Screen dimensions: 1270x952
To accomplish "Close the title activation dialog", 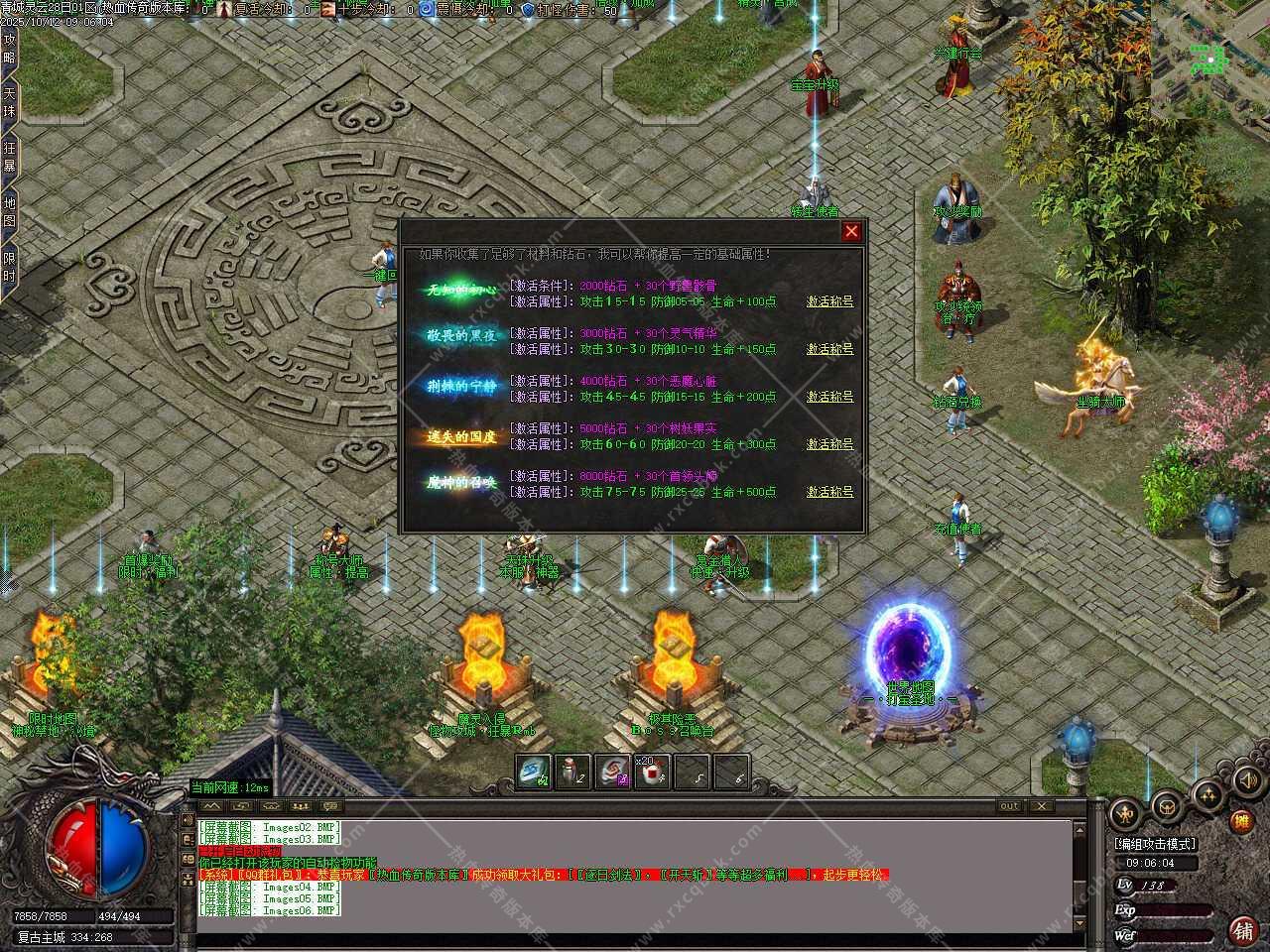I will (x=851, y=232).
